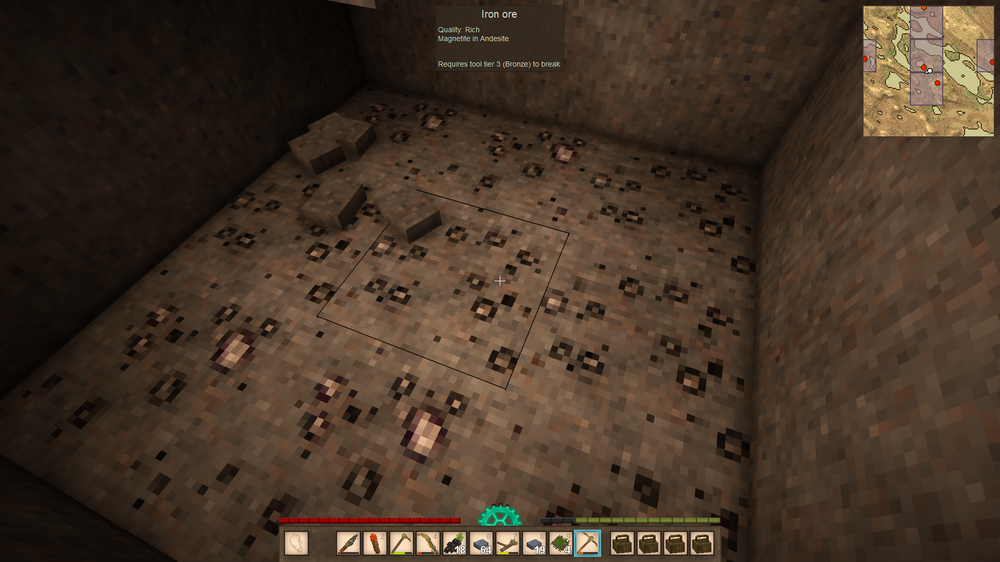The width and height of the screenshot is (1000, 562).
Task: Select the black lumps stack of 18
Action: 454,543
